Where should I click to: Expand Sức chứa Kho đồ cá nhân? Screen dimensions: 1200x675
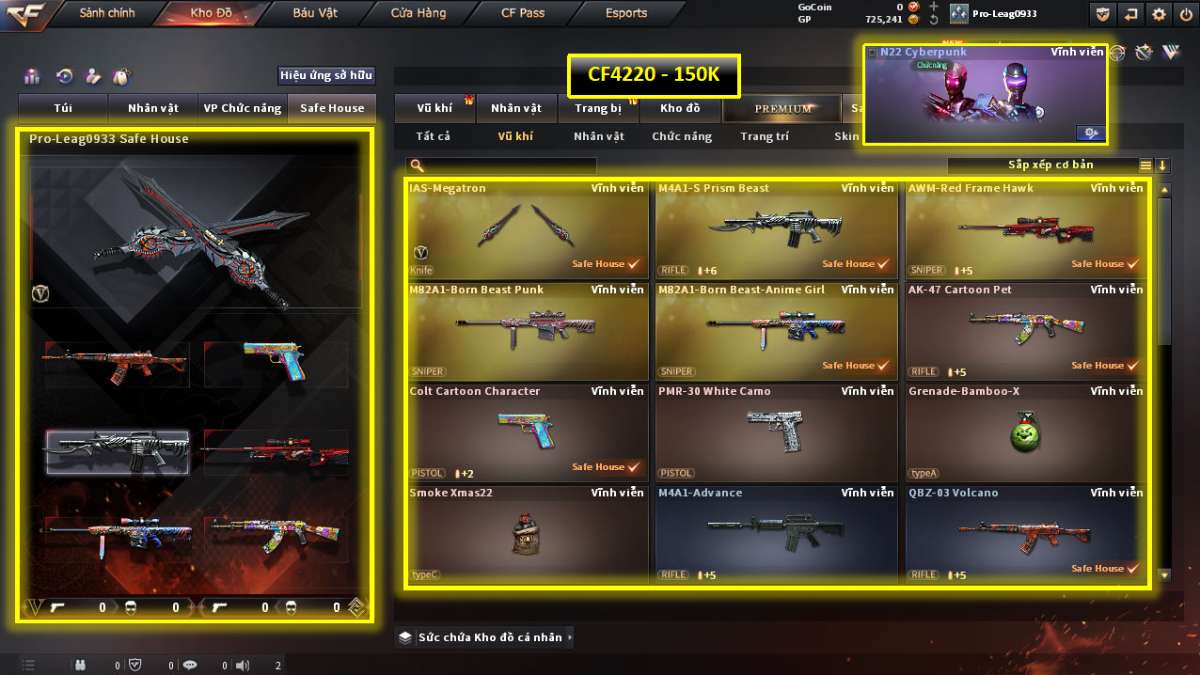(x=487, y=637)
